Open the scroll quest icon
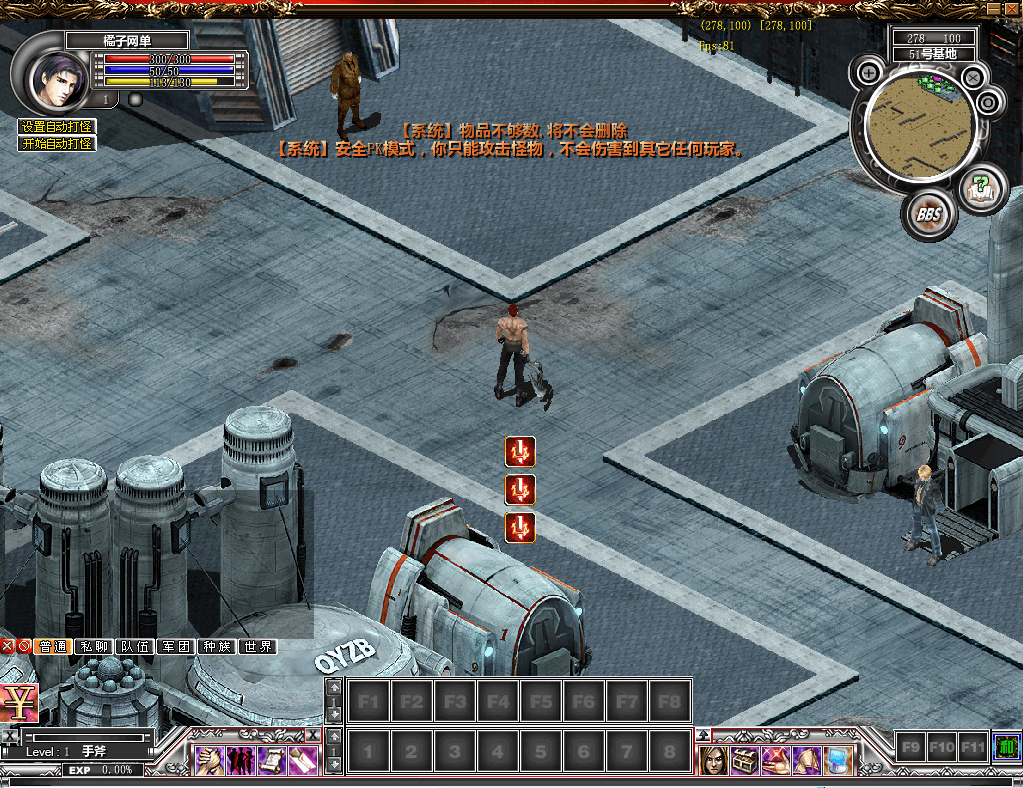The height and width of the screenshot is (788, 1023). [272, 761]
